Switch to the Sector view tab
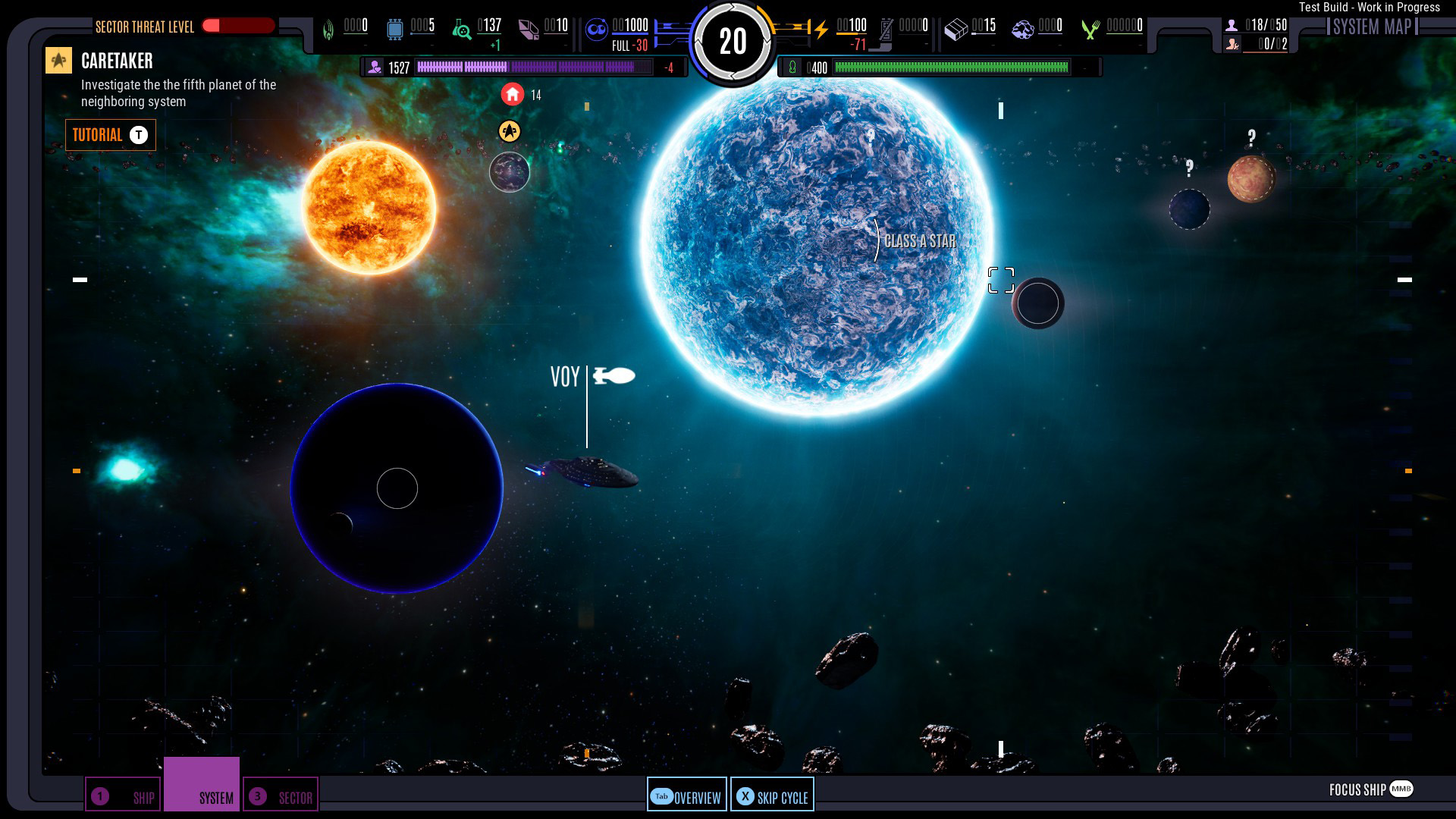1456x819 pixels. tap(281, 796)
